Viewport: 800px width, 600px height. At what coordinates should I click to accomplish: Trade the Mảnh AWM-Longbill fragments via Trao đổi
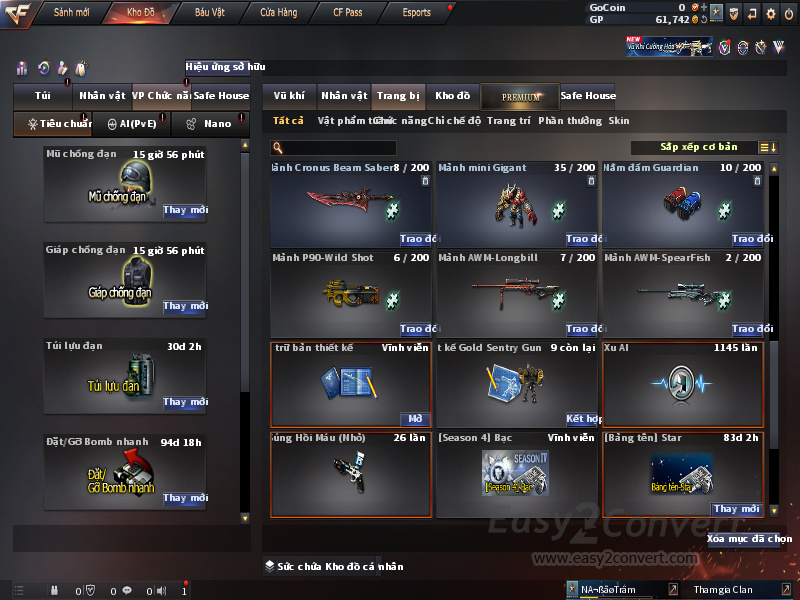point(580,329)
